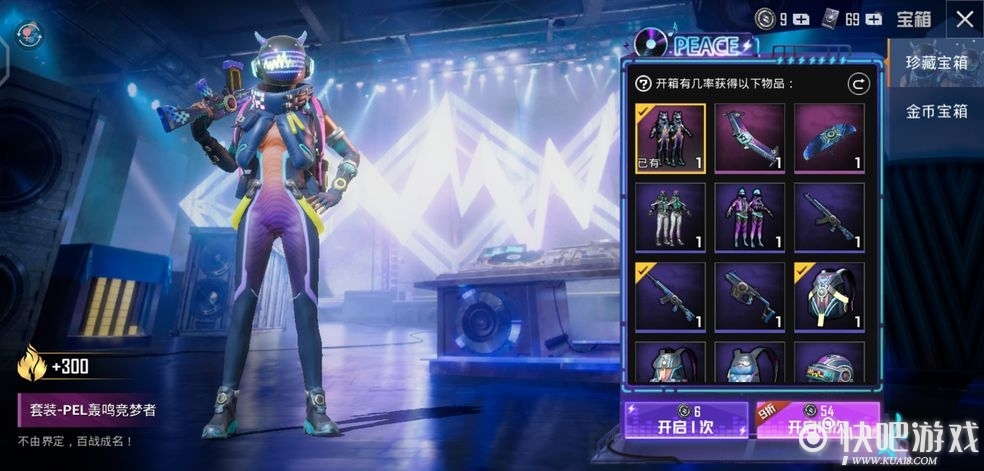
Task: Open the crate once with 开启1次
Action: 684,420
